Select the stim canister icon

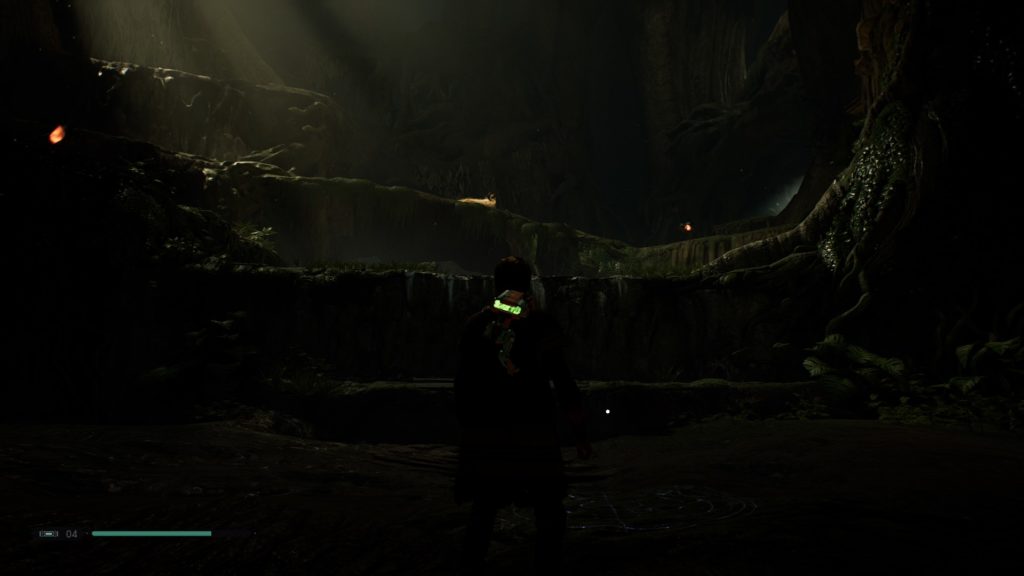point(48,534)
